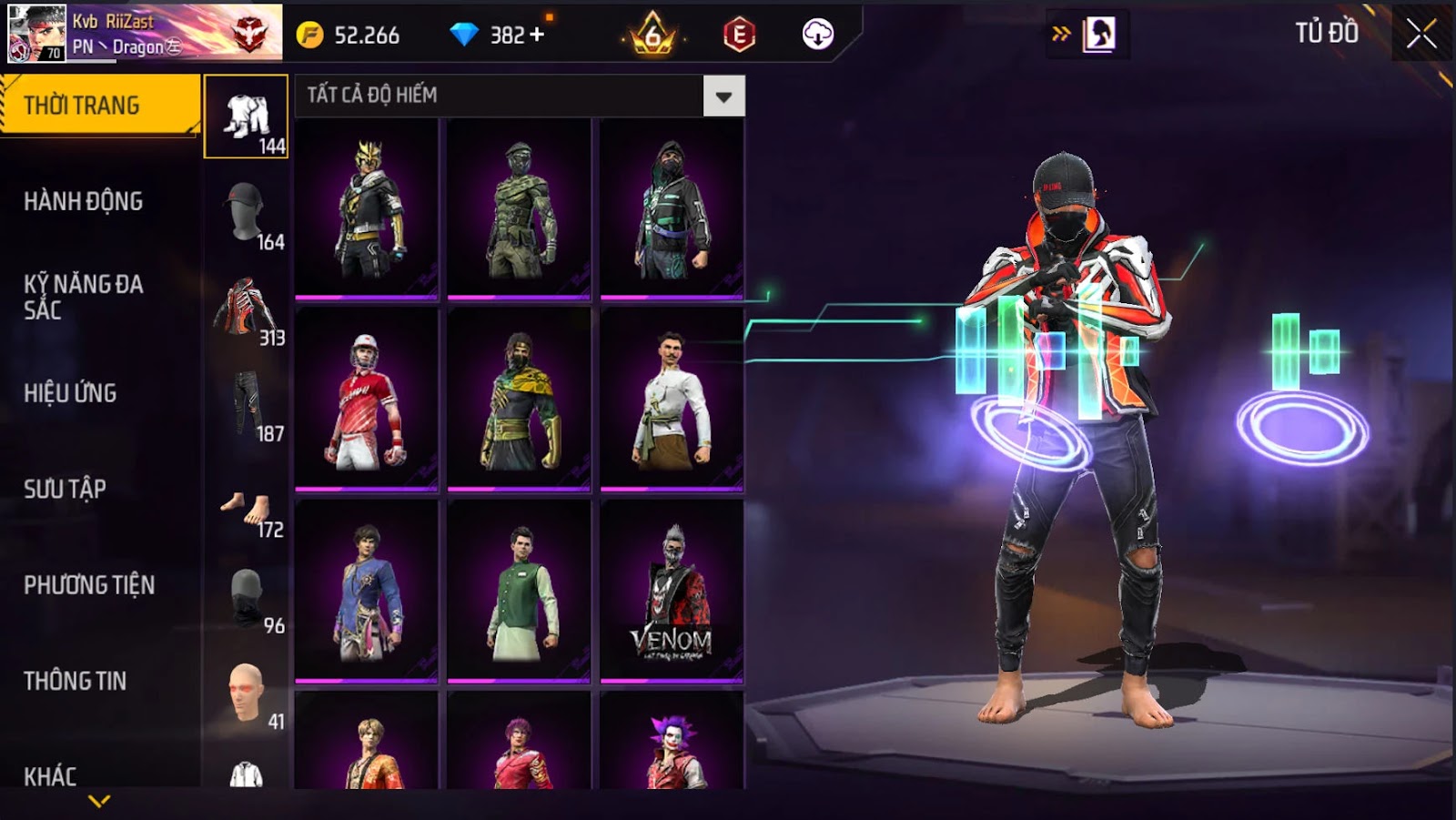Select the jacket tops subcategory
Screen dimensions: 1456x820
[247, 309]
